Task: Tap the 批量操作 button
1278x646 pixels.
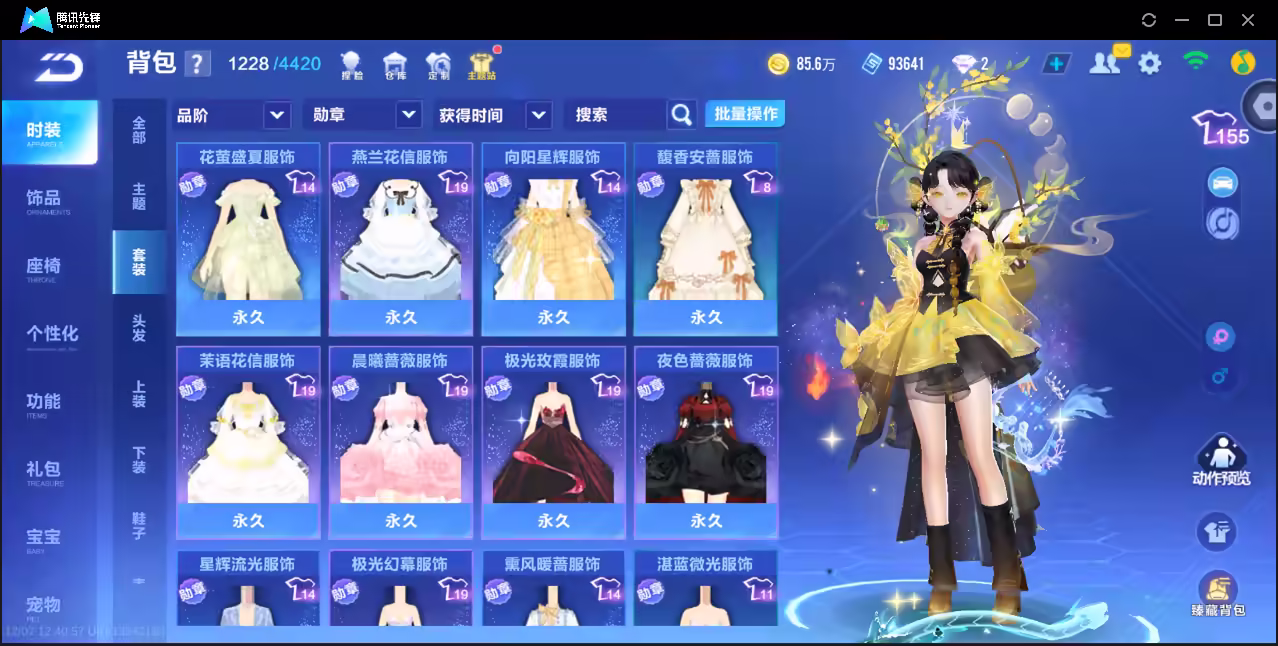Action: click(745, 114)
